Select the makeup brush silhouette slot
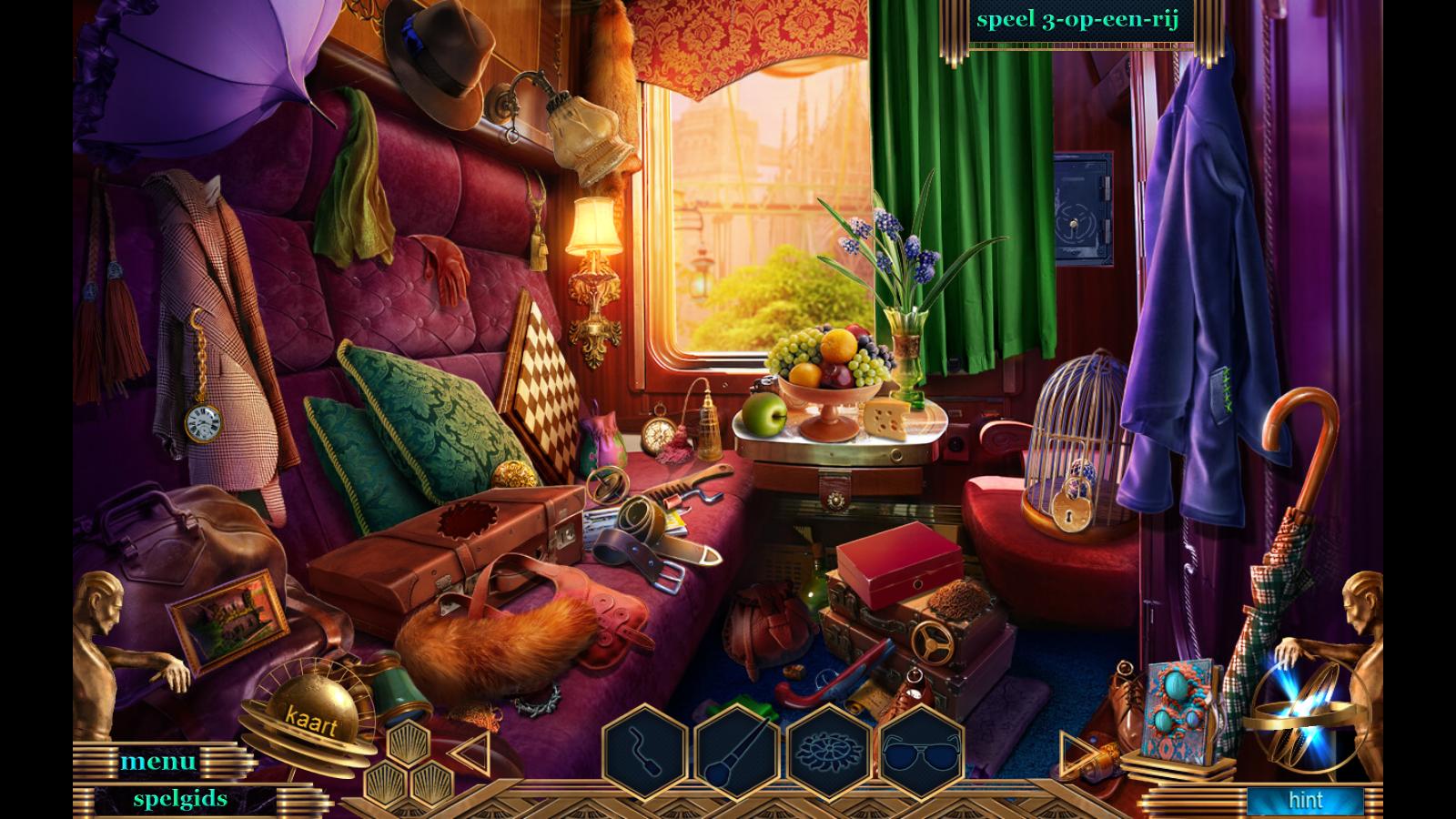Screen dimensions: 1456x819 pos(737,753)
